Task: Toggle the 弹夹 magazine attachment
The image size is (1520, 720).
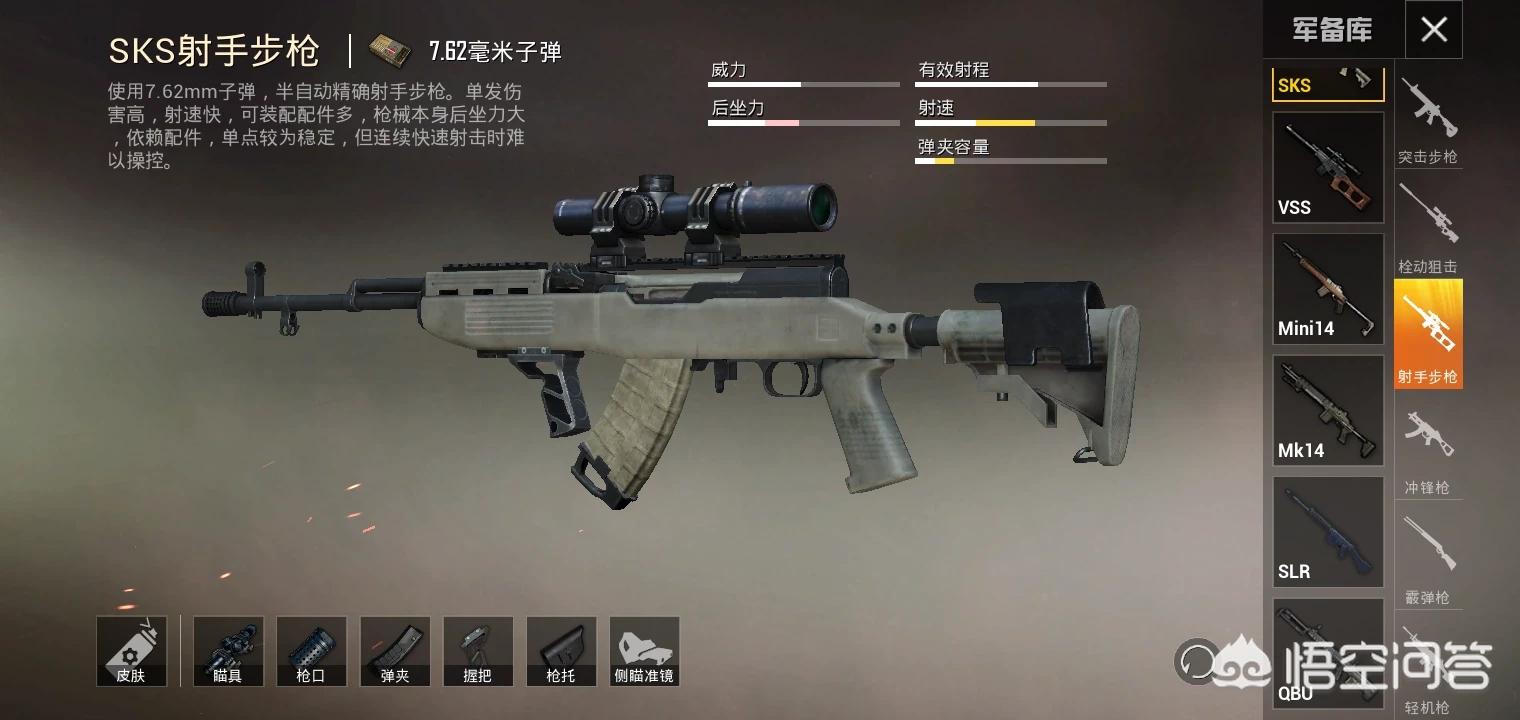Action: pos(395,651)
